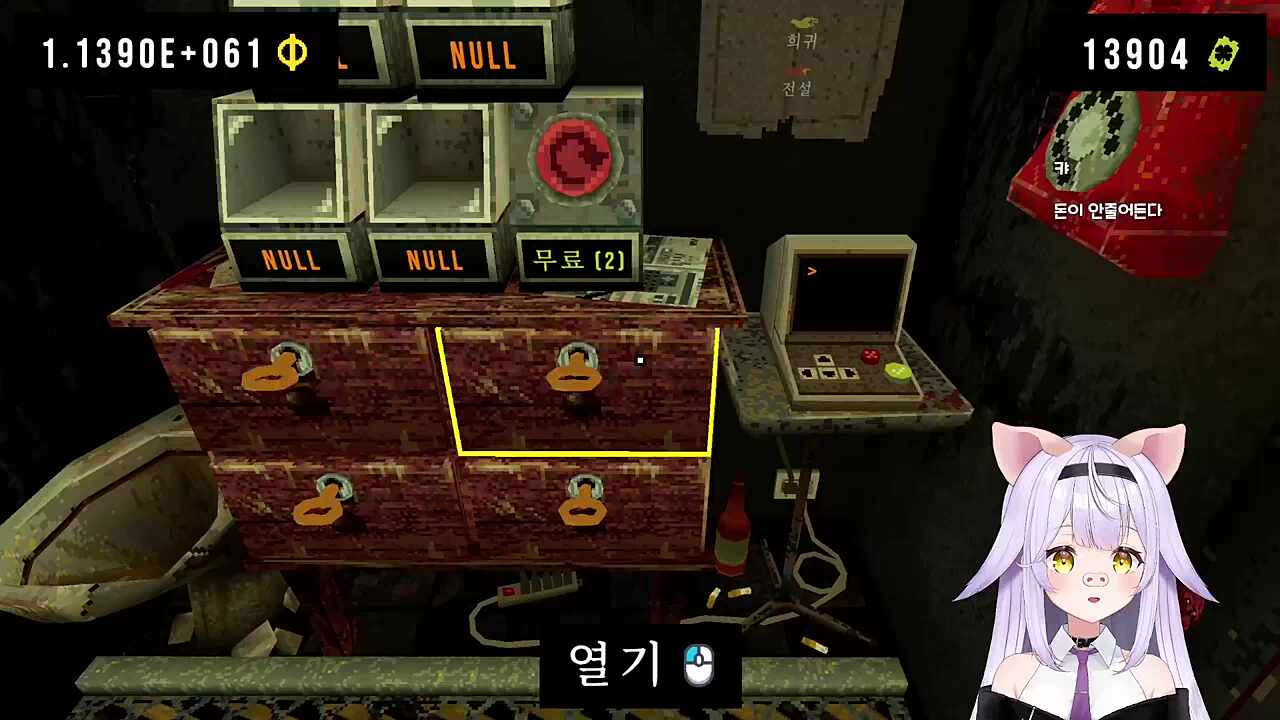1280x720 pixels.
Task: Select the 무료 [2] price tag
Action: [578, 260]
